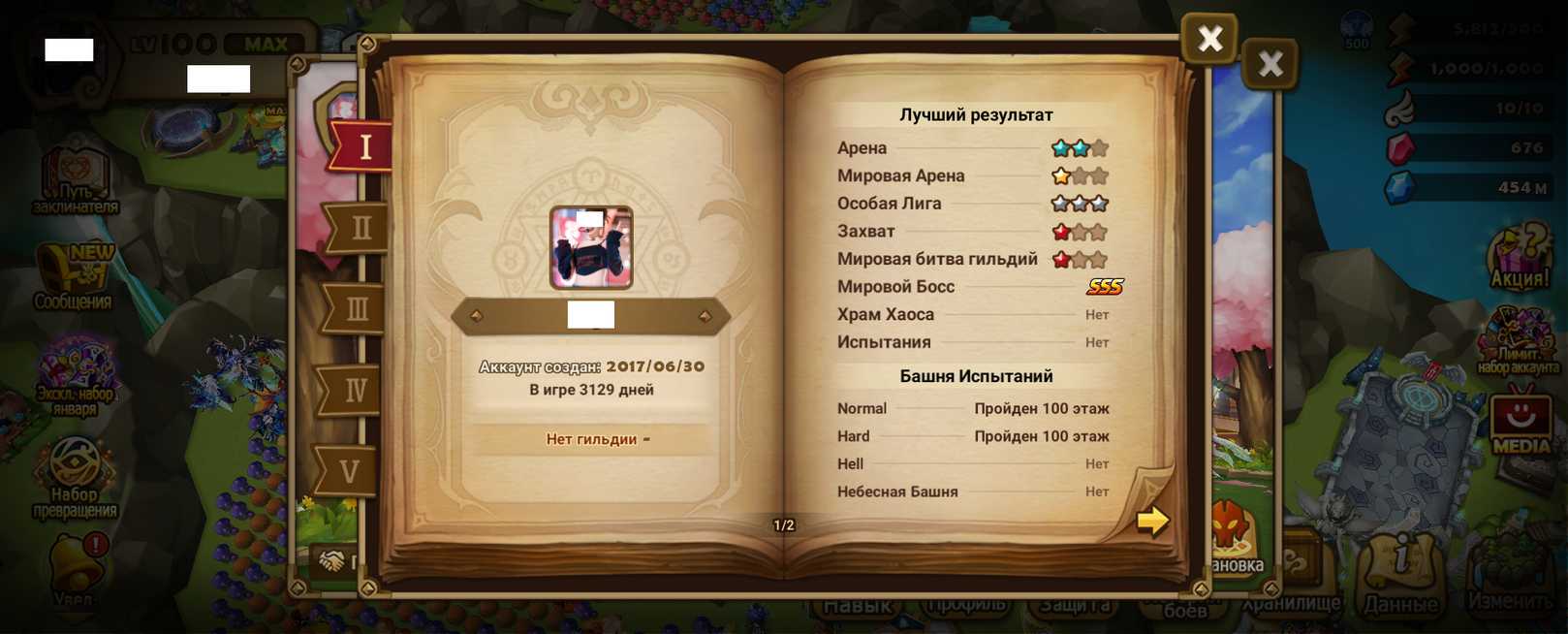1568x634 pixels.
Task: Open bookmark tab III
Action: point(357,309)
